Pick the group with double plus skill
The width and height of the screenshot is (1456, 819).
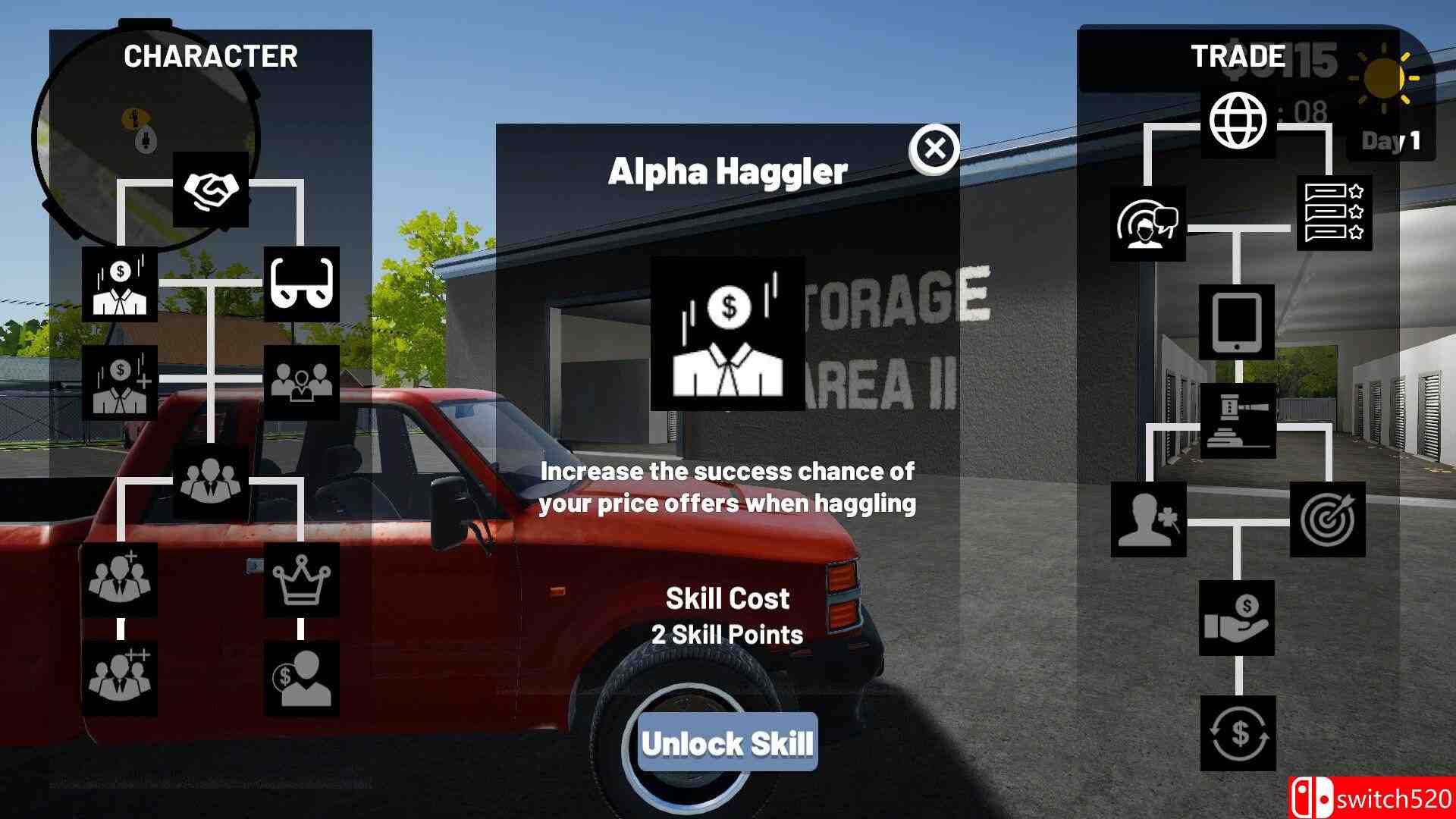tap(120, 679)
